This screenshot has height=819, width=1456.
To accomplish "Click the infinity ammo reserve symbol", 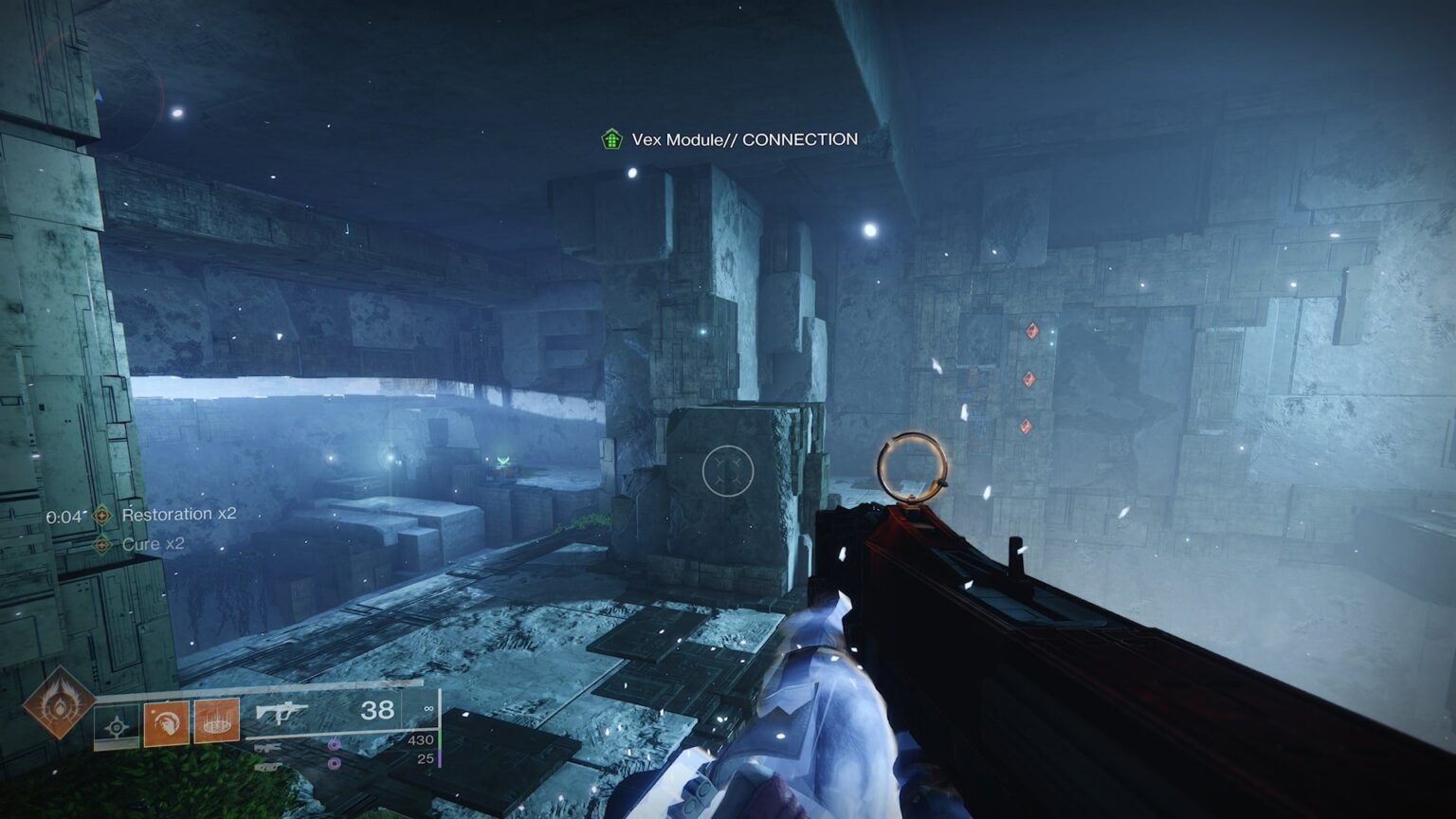I will 429,708.
